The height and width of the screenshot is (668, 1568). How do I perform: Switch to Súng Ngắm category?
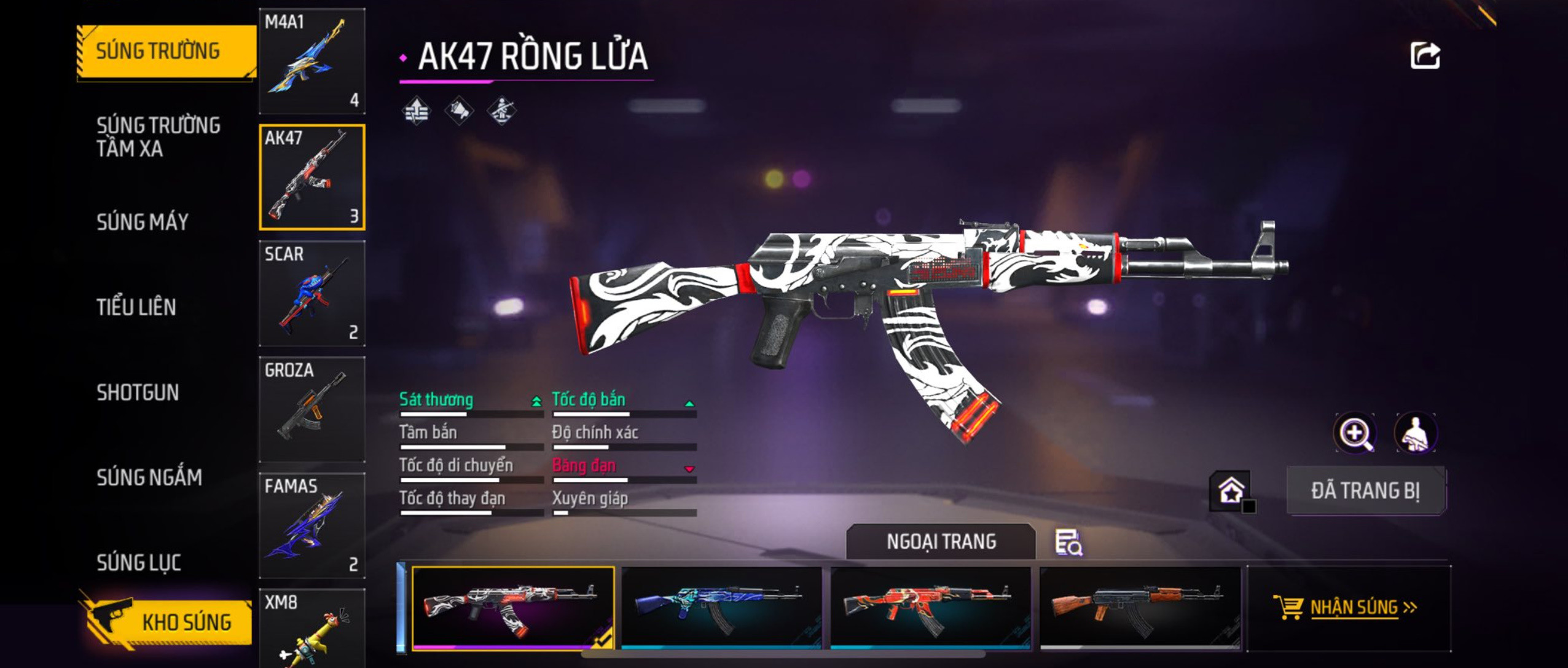point(149,477)
